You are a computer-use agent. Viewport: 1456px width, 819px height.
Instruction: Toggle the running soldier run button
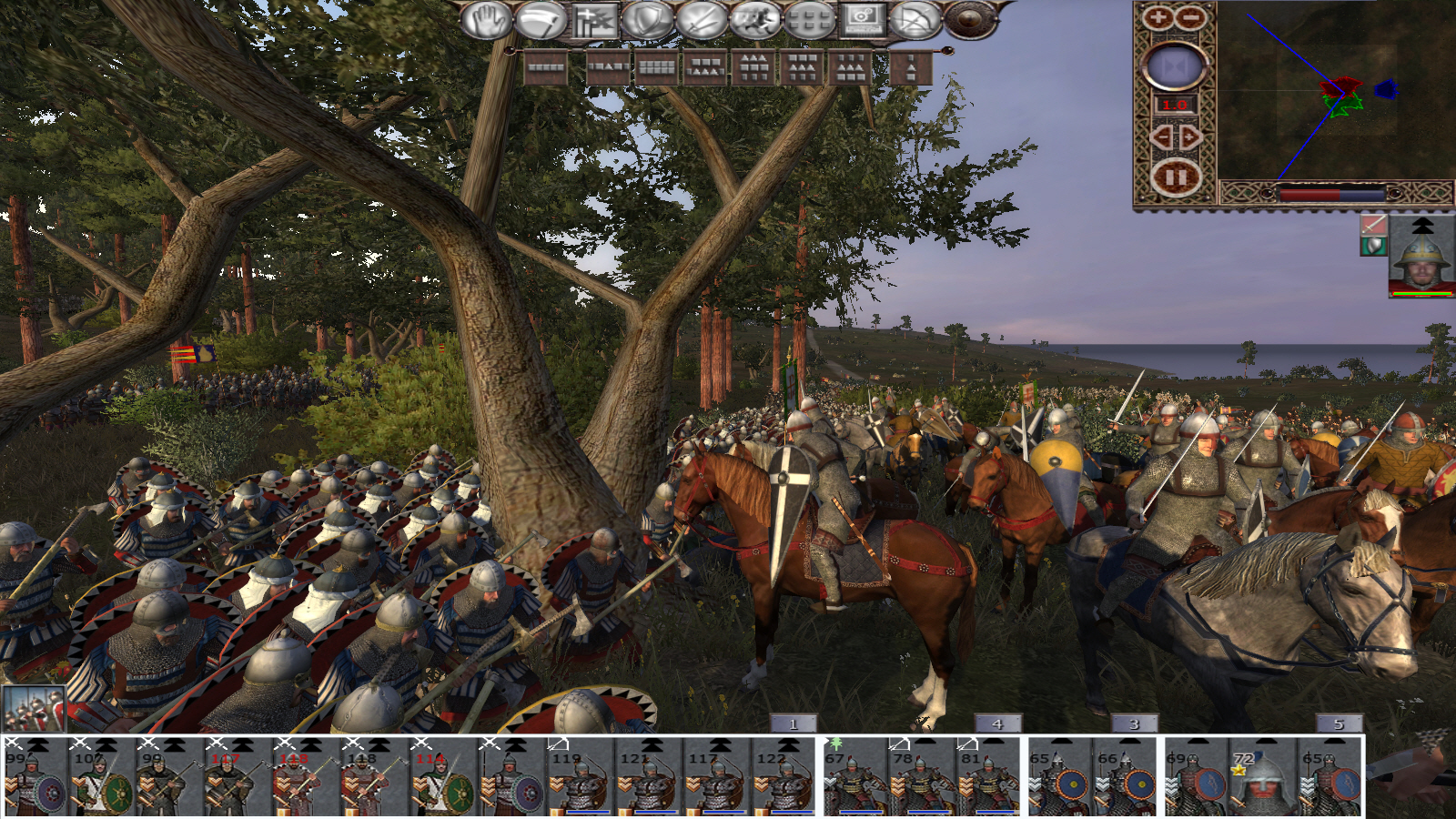(755, 20)
